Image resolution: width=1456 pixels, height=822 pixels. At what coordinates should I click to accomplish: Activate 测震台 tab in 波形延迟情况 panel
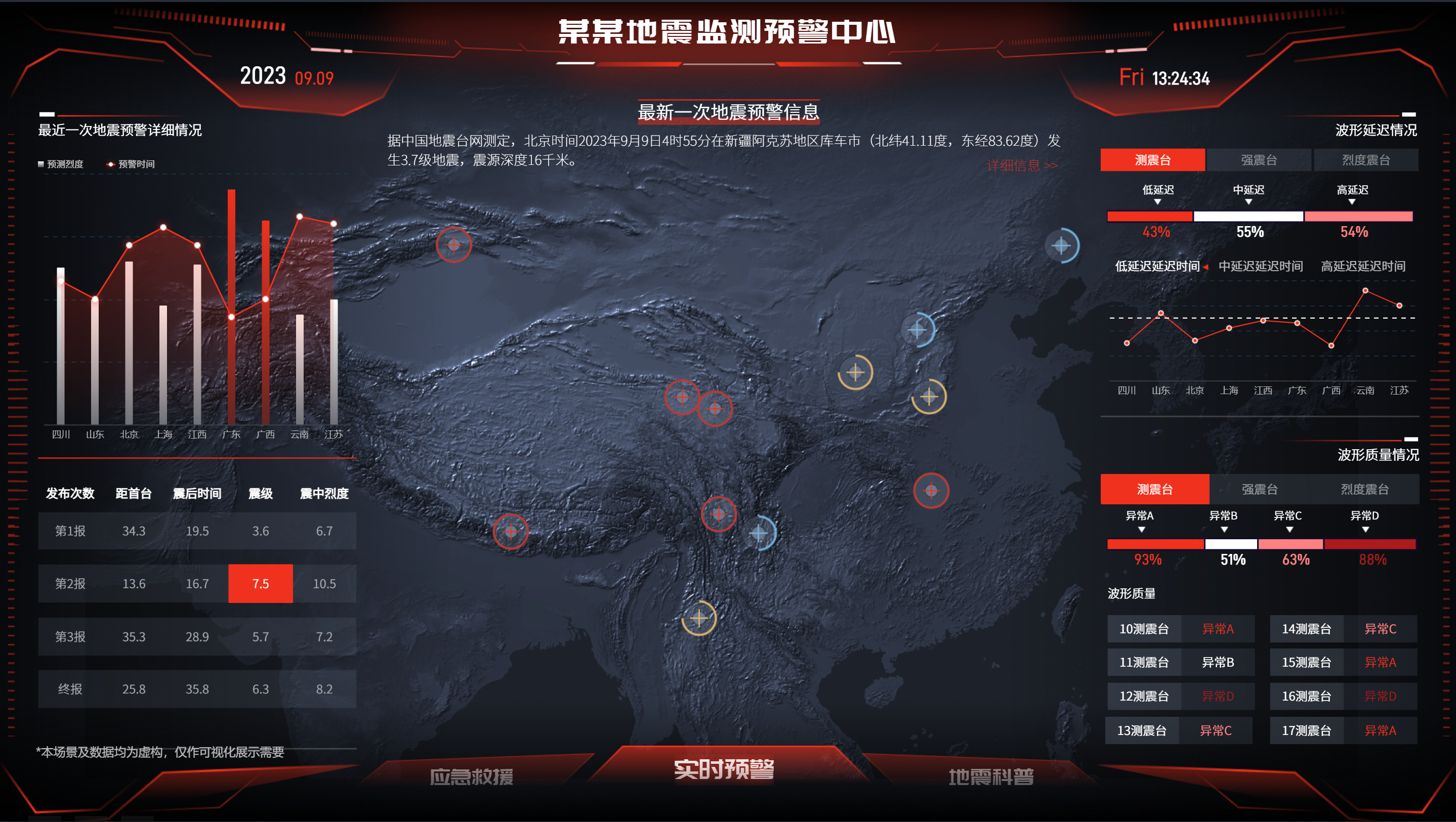click(1152, 160)
